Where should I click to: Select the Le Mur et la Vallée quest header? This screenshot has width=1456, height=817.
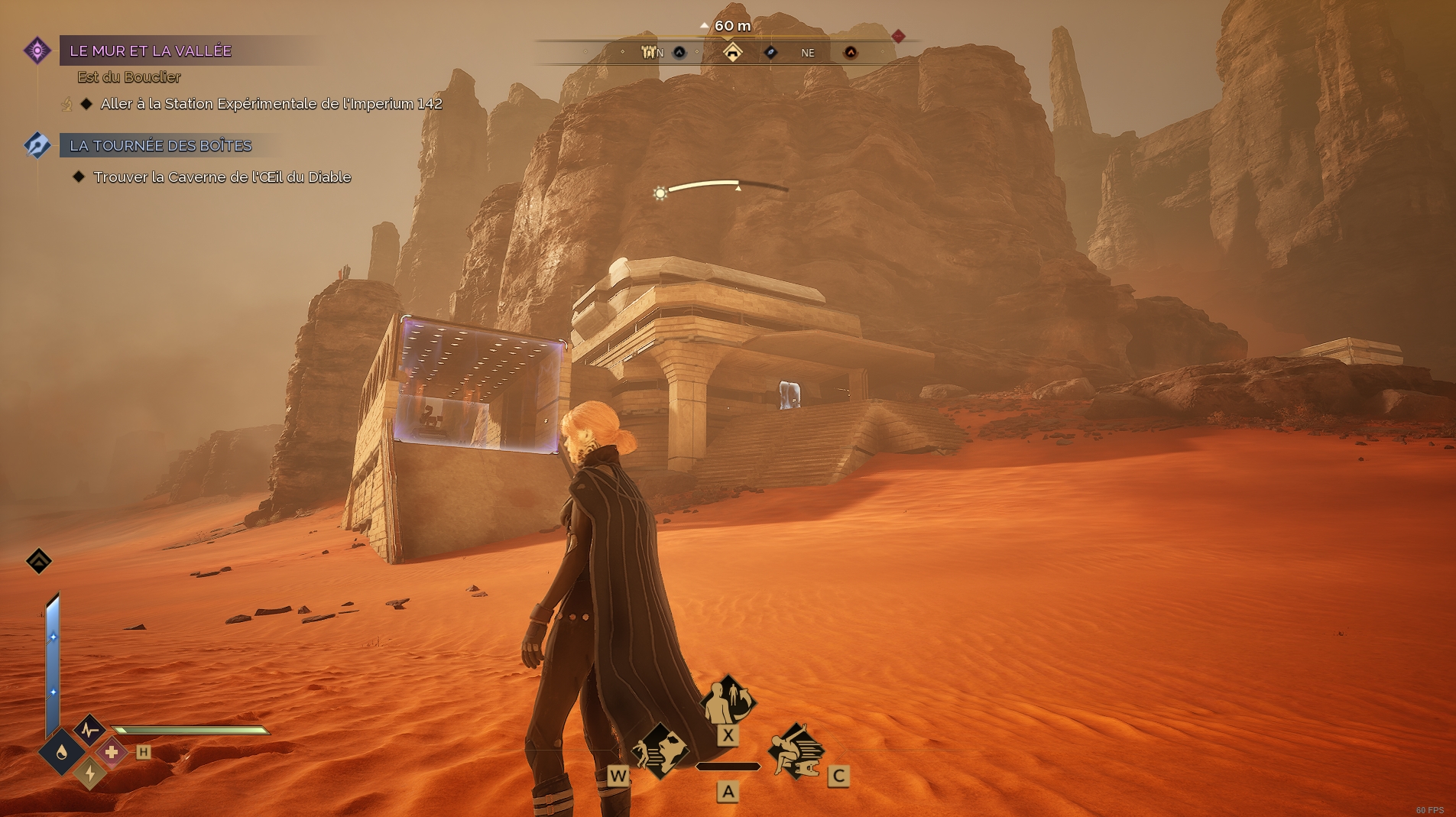click(151, 51)
